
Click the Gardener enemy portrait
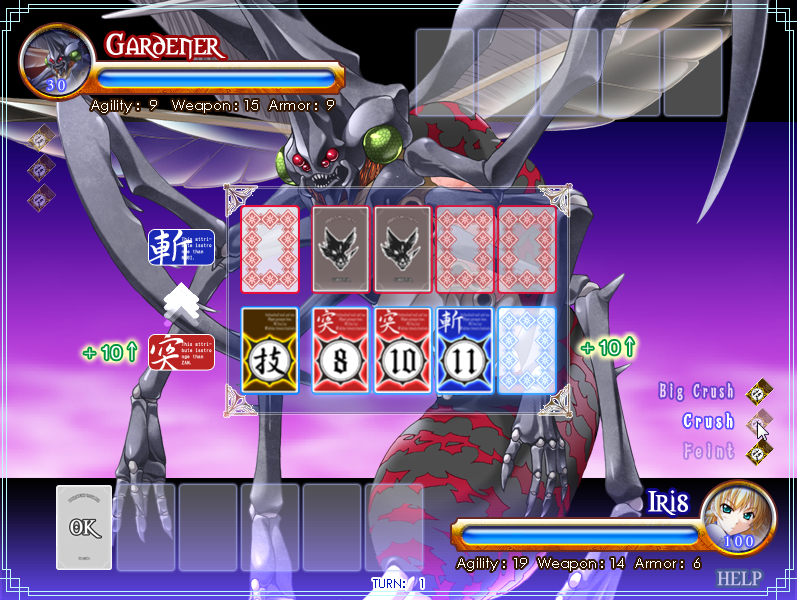[x=56, y=58]
